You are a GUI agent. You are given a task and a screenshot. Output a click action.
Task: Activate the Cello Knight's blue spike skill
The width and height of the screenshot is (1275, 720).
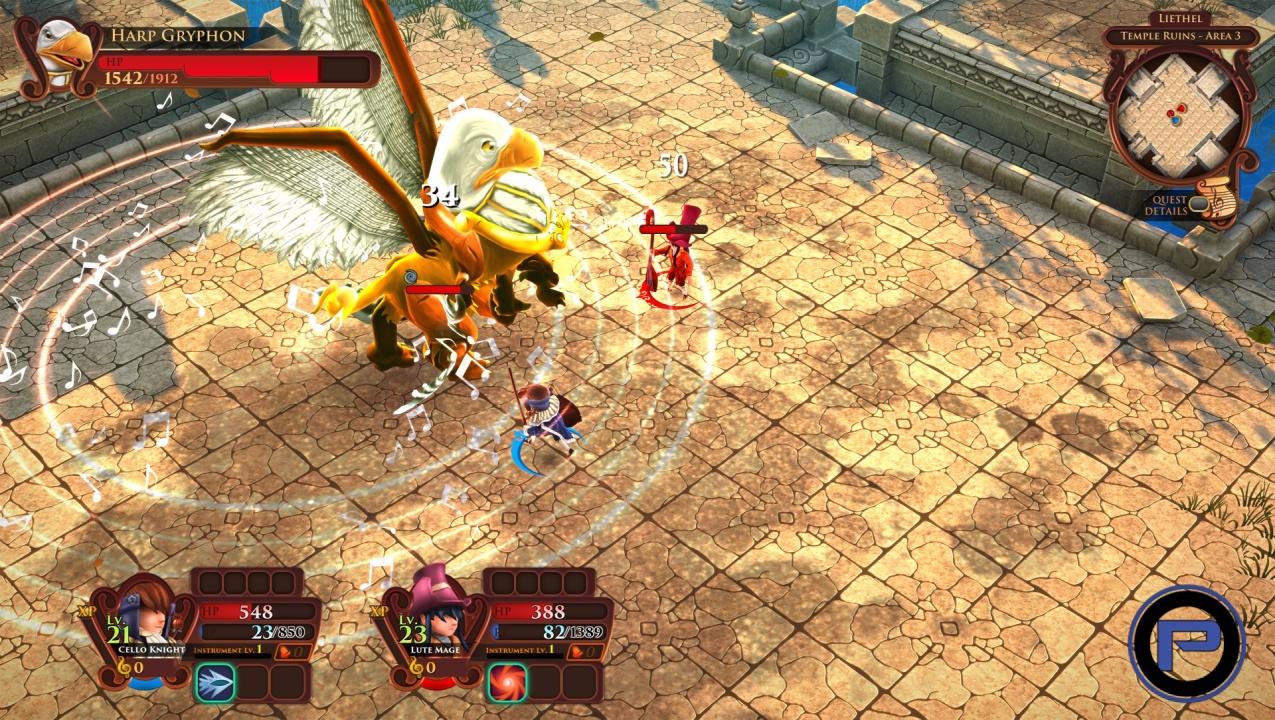(x=215, y=682)
